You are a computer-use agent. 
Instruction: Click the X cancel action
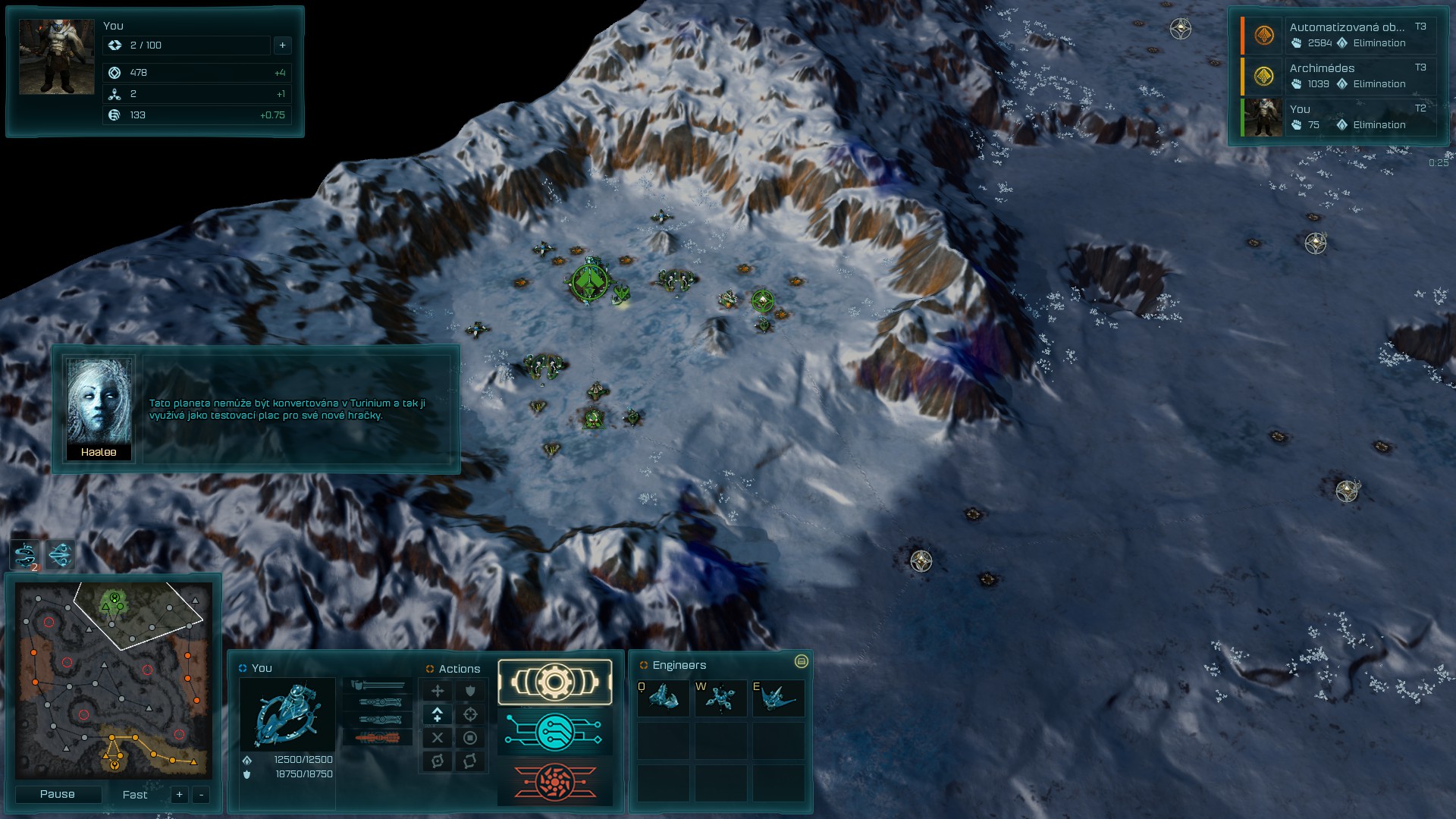438,738
